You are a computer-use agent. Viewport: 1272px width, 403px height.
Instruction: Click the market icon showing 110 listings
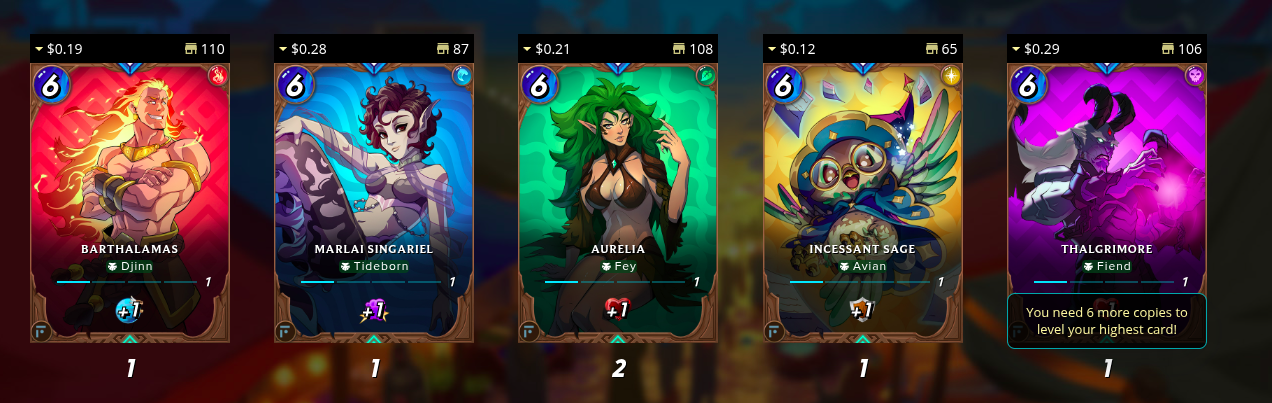click(193, 48)
